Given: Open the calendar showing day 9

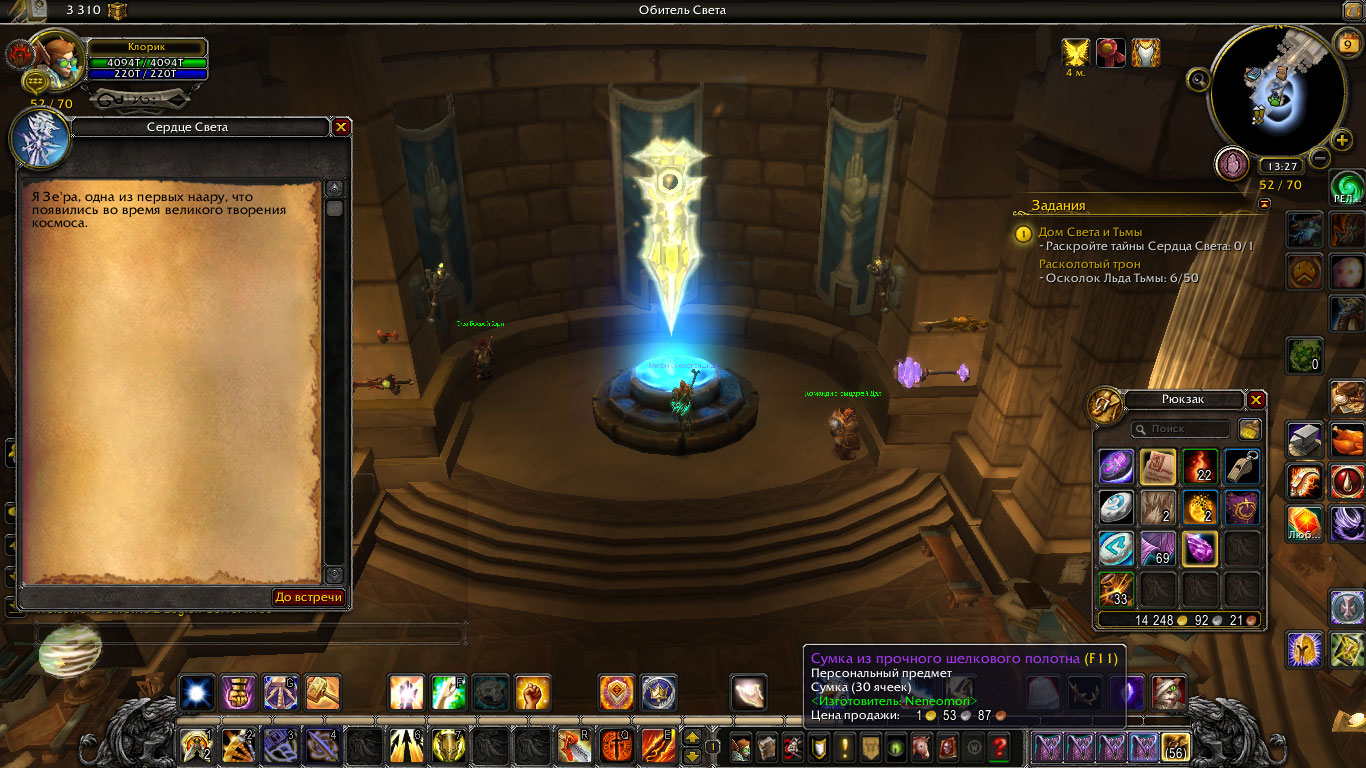Looking at the screenshot, I should pyautogui.click(x=1346, y=44).
